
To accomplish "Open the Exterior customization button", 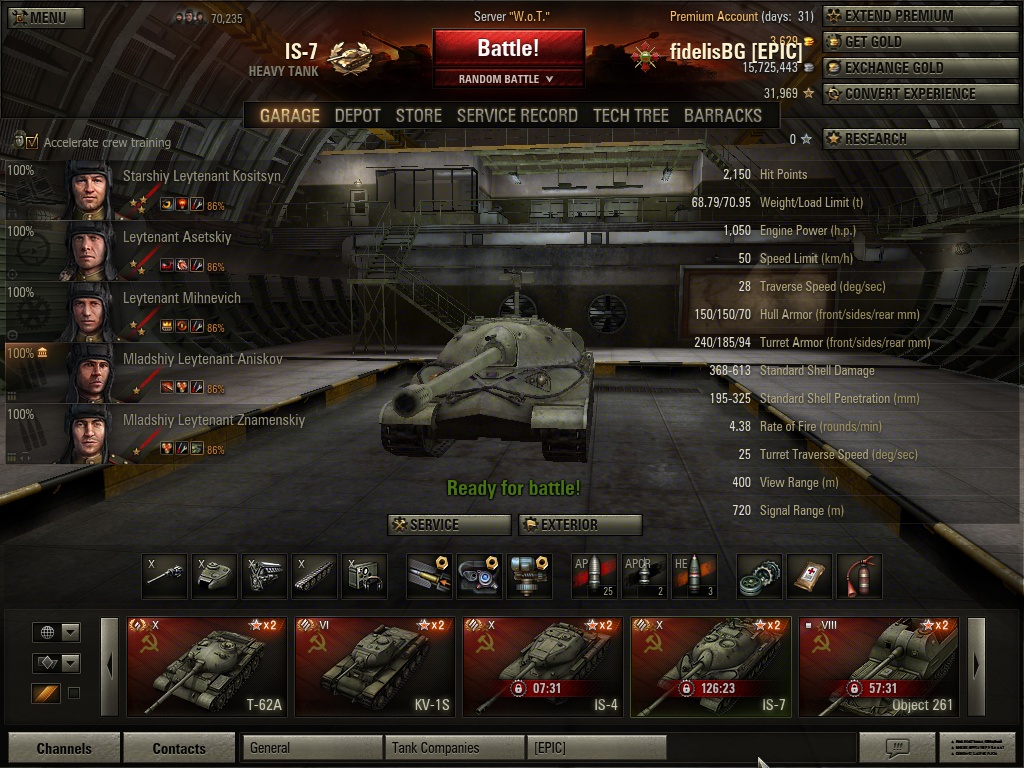I will click(x=580, y=524).
